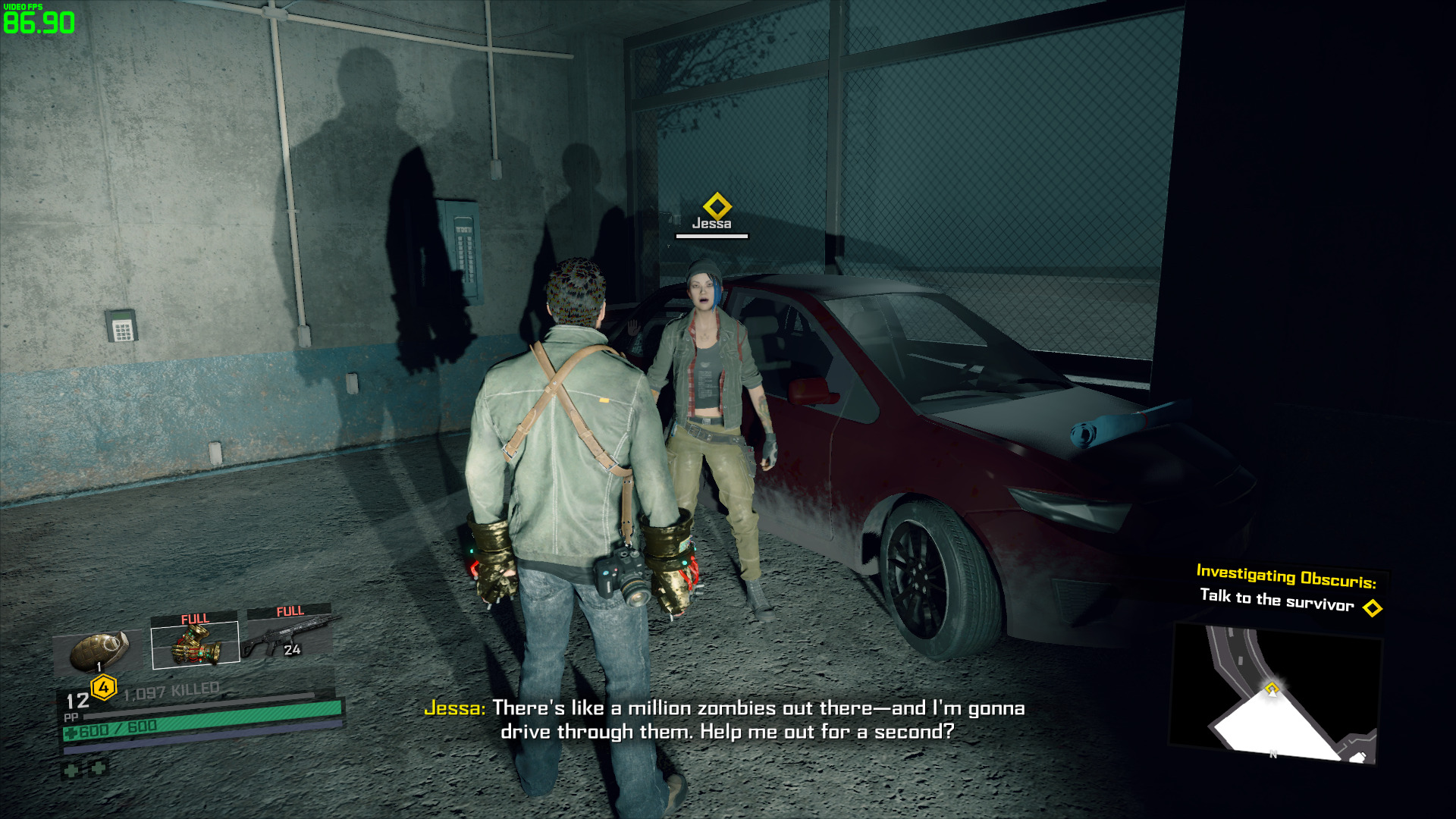Click the yellow level 4 badge
This screenshot has width=1456, height=819.
(x=104, y=688)
